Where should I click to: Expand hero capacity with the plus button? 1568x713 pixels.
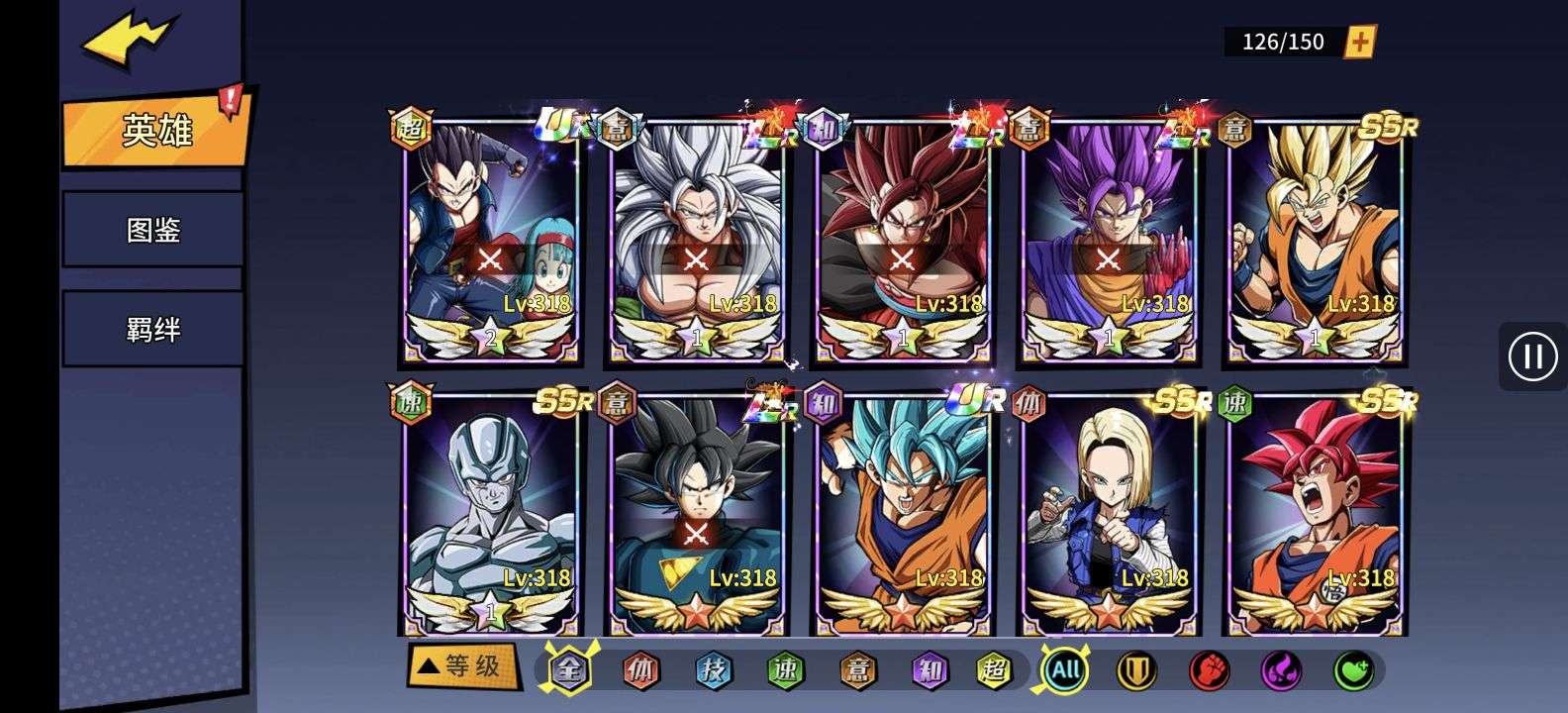pyautogui.click(x=1360, y=42)
